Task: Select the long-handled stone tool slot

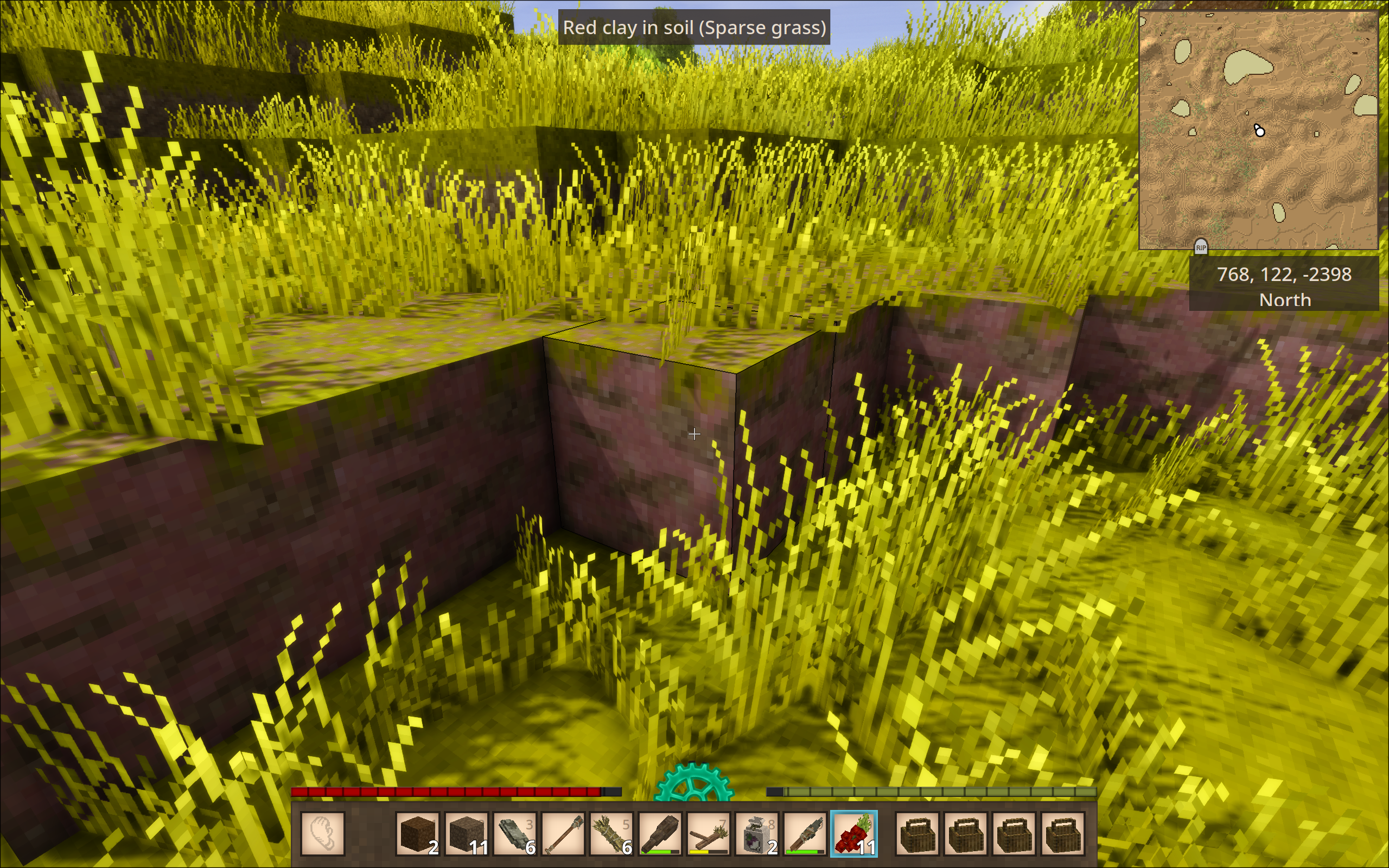Action: pyautogui.click(x=563, y=833)
